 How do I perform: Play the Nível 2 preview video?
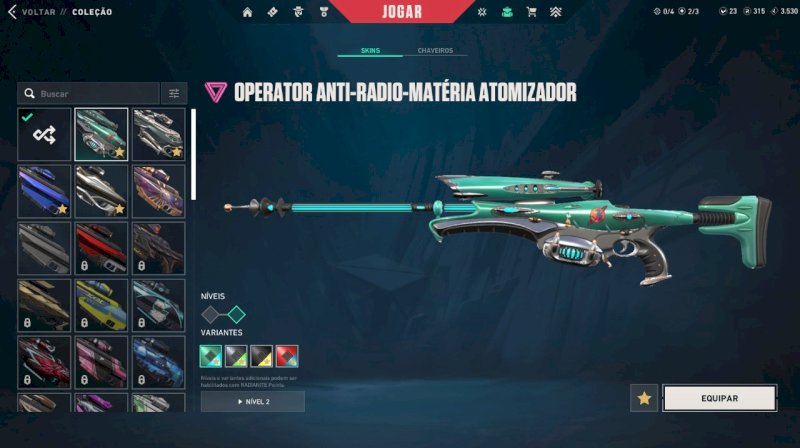click(x=253, y=401)
